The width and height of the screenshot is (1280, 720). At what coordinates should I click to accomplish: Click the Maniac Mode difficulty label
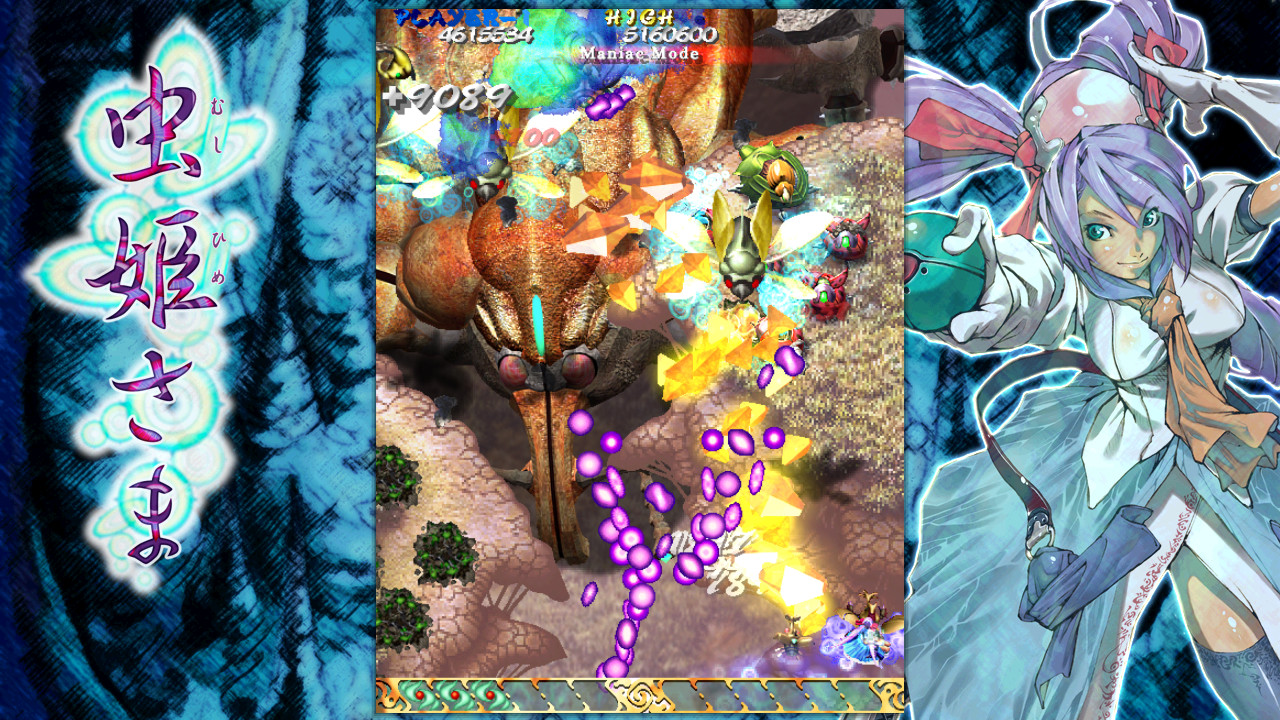tap(640, 52)
